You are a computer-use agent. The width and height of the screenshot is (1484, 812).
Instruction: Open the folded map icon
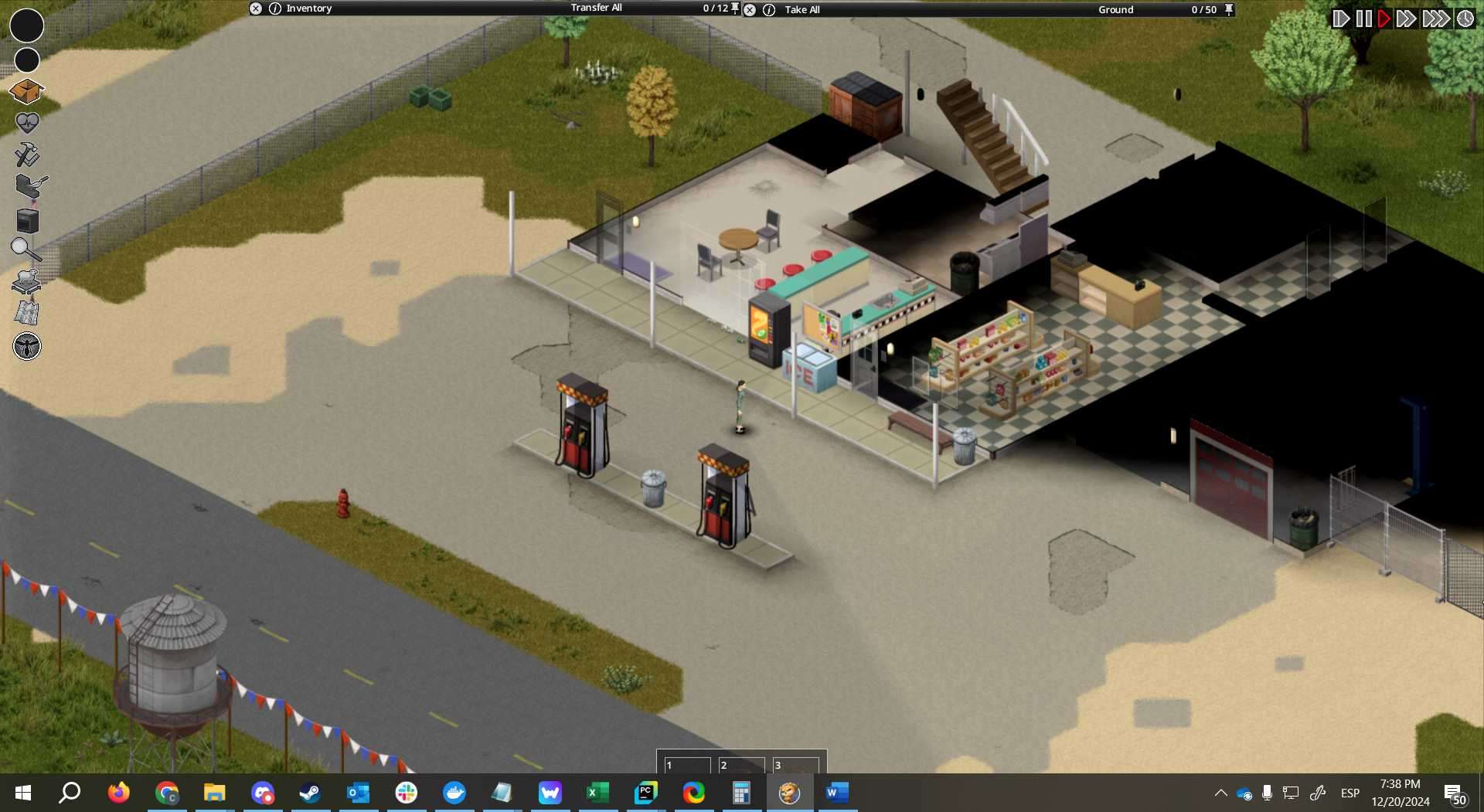(27, 313)
